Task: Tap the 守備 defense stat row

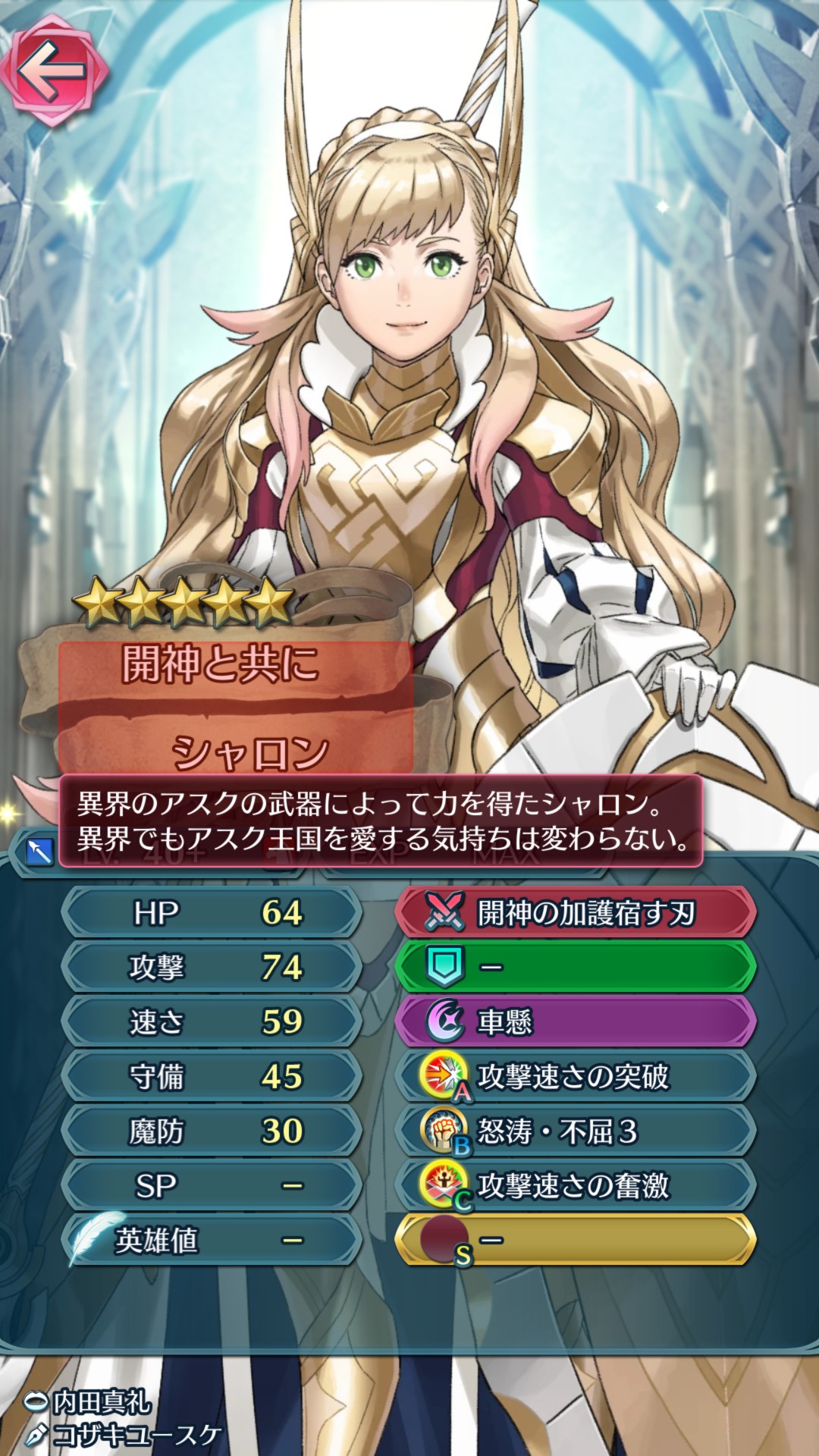Action: 211,1076
